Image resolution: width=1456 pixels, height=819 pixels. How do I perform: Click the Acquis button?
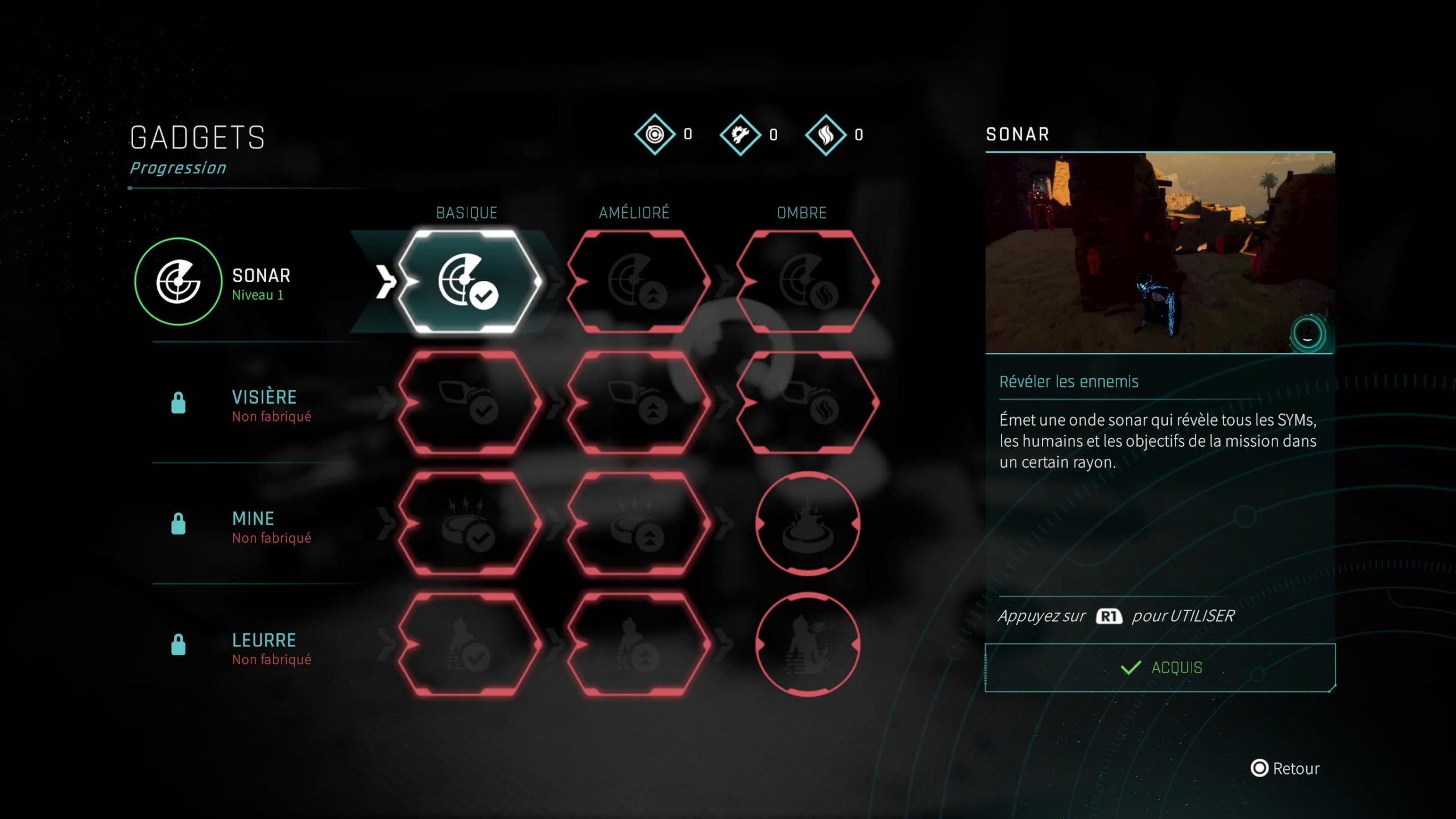click(1160, 668)
